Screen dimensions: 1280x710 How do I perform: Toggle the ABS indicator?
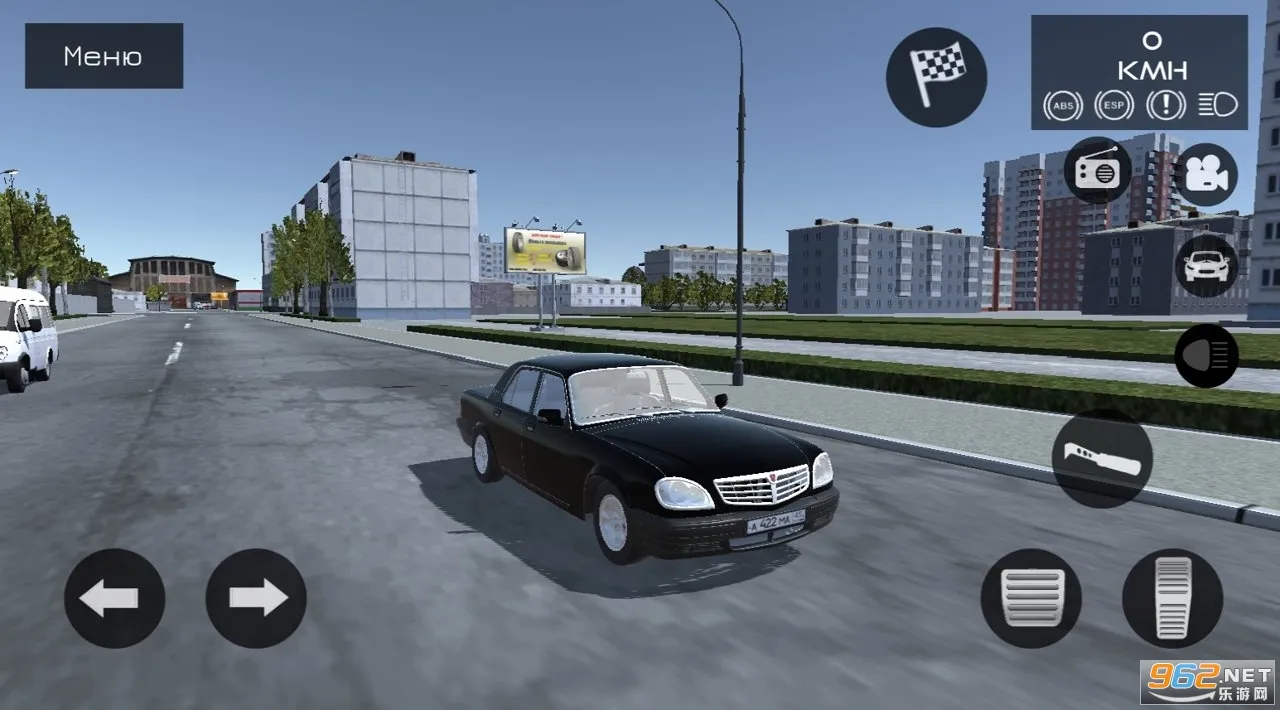click(1063, 105)
